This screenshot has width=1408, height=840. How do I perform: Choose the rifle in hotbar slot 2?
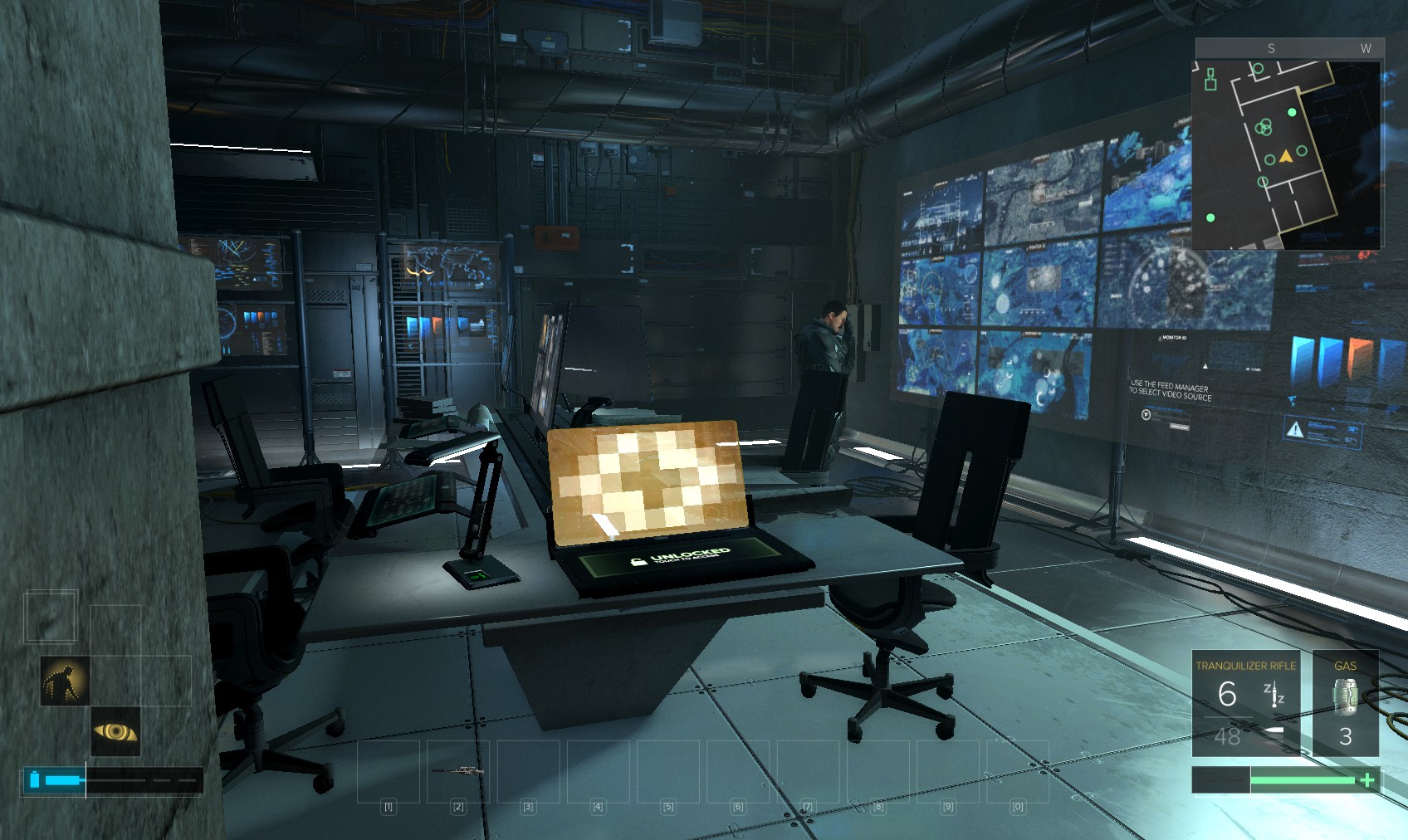click(x=458, y=772)
